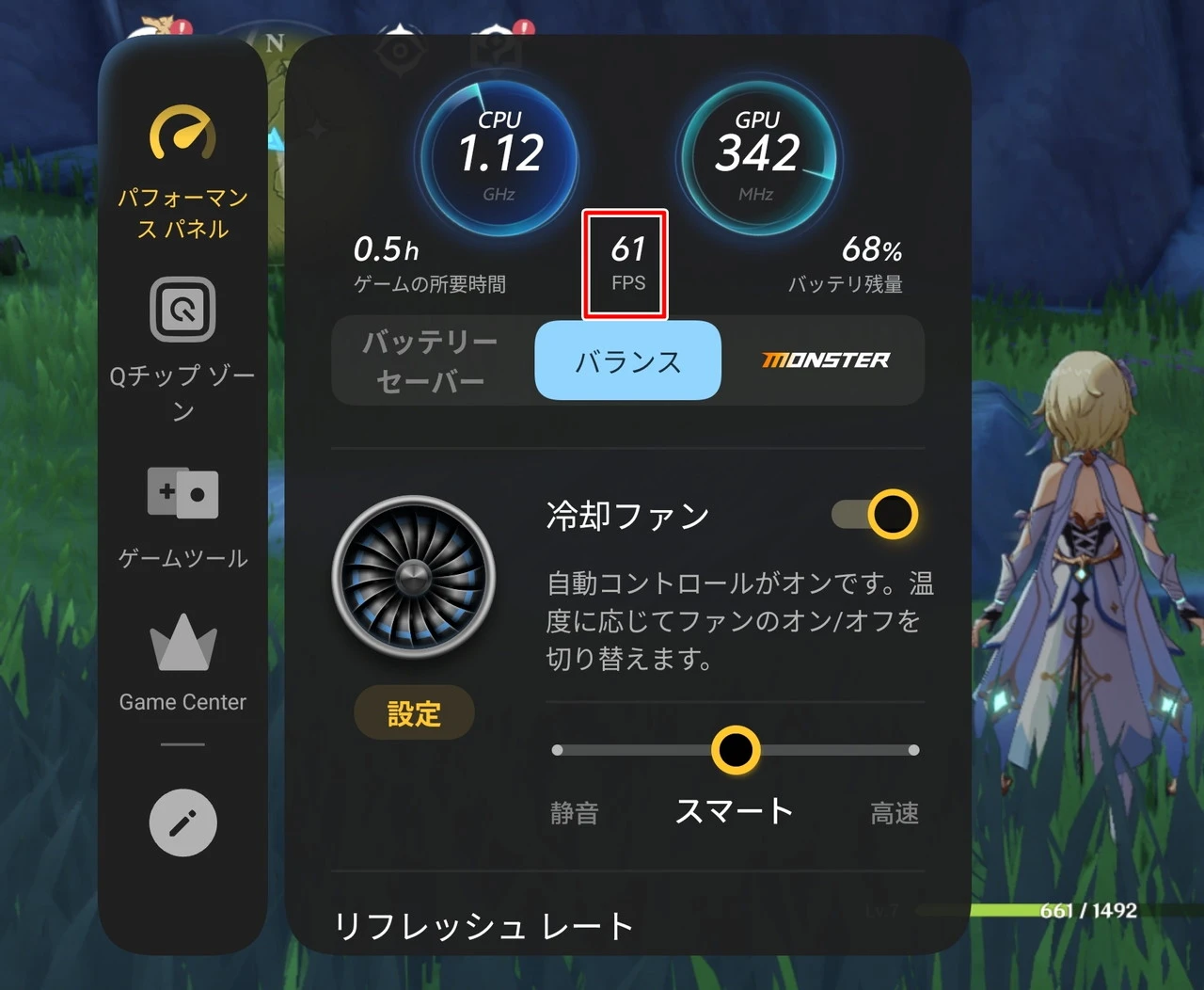The width and height of the screenshot is (1204, 990).
Task: Choose the バランス performance mode
Action: coord(627,360)
